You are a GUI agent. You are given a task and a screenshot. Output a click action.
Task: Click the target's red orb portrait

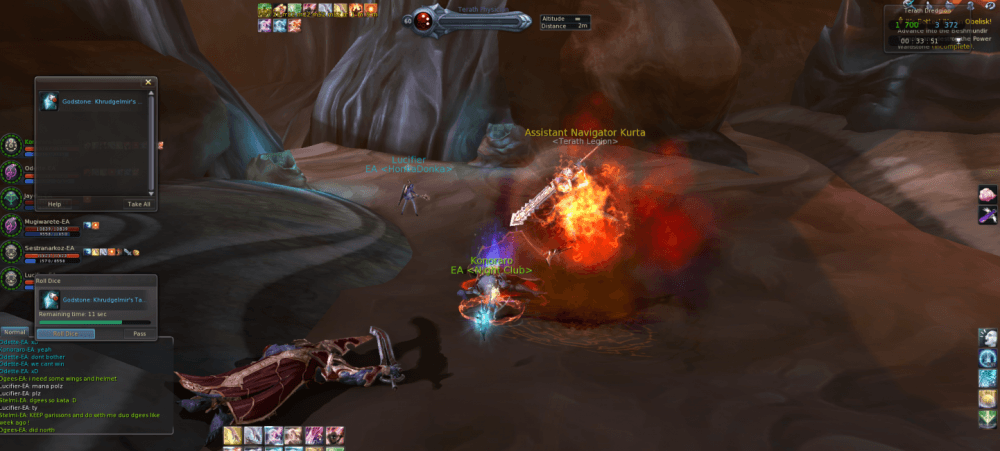click(424, 20)
